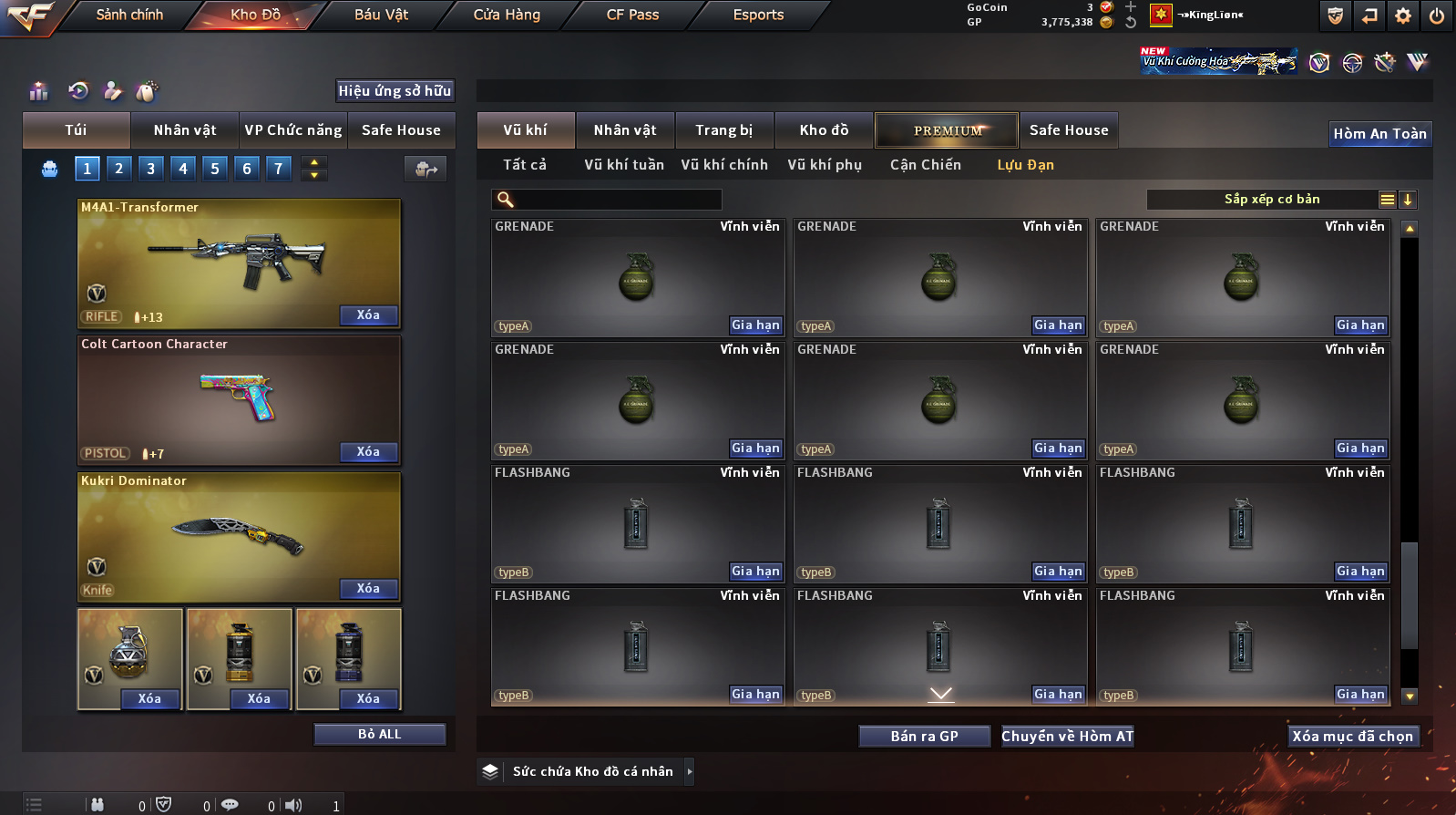Delete the Kukri Dominator knife
Screen dimensions: 1456x815
pos(368,589)
